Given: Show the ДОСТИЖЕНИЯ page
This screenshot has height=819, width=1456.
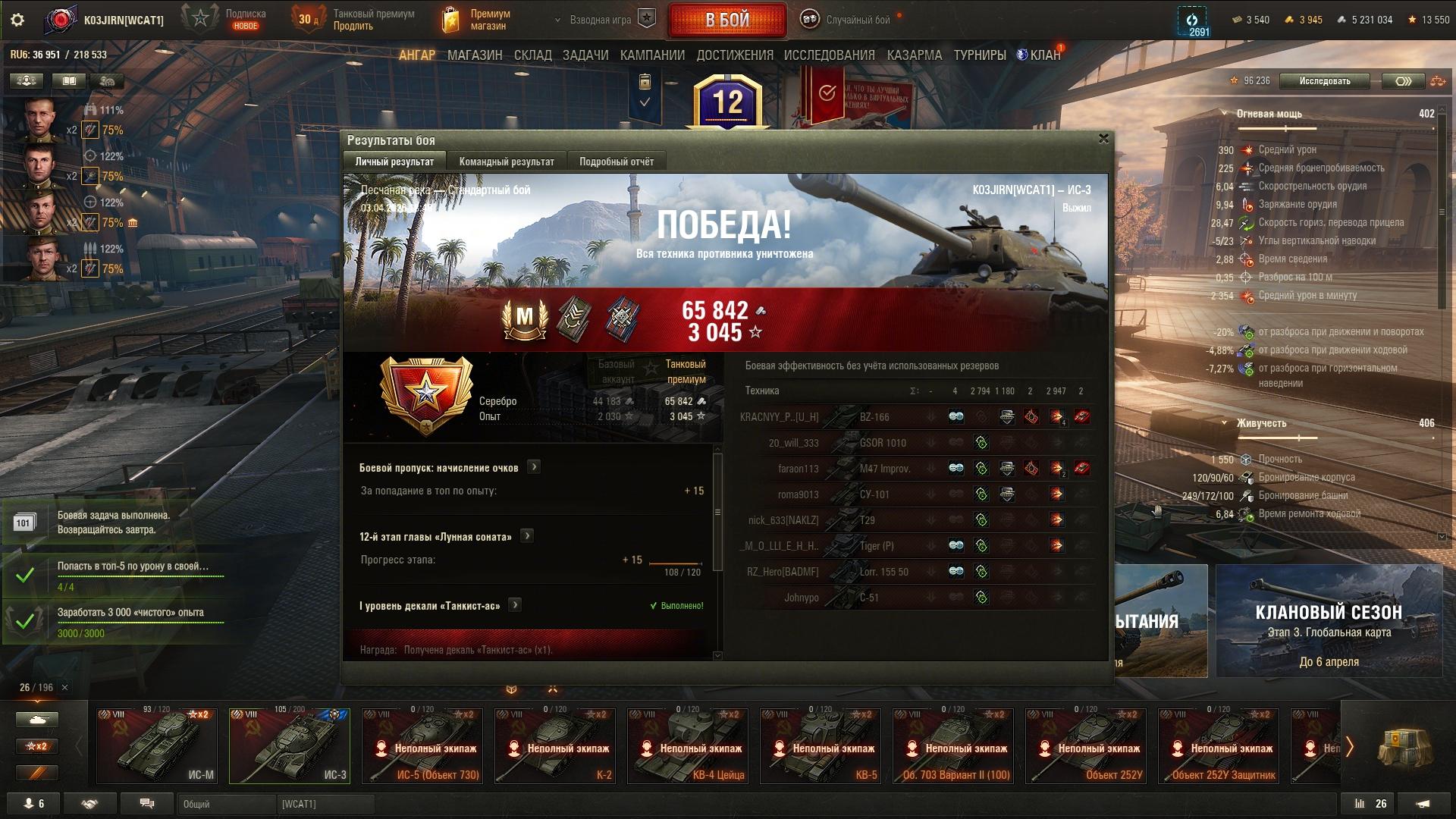Looking at the screenshot, I should [735, 55].
